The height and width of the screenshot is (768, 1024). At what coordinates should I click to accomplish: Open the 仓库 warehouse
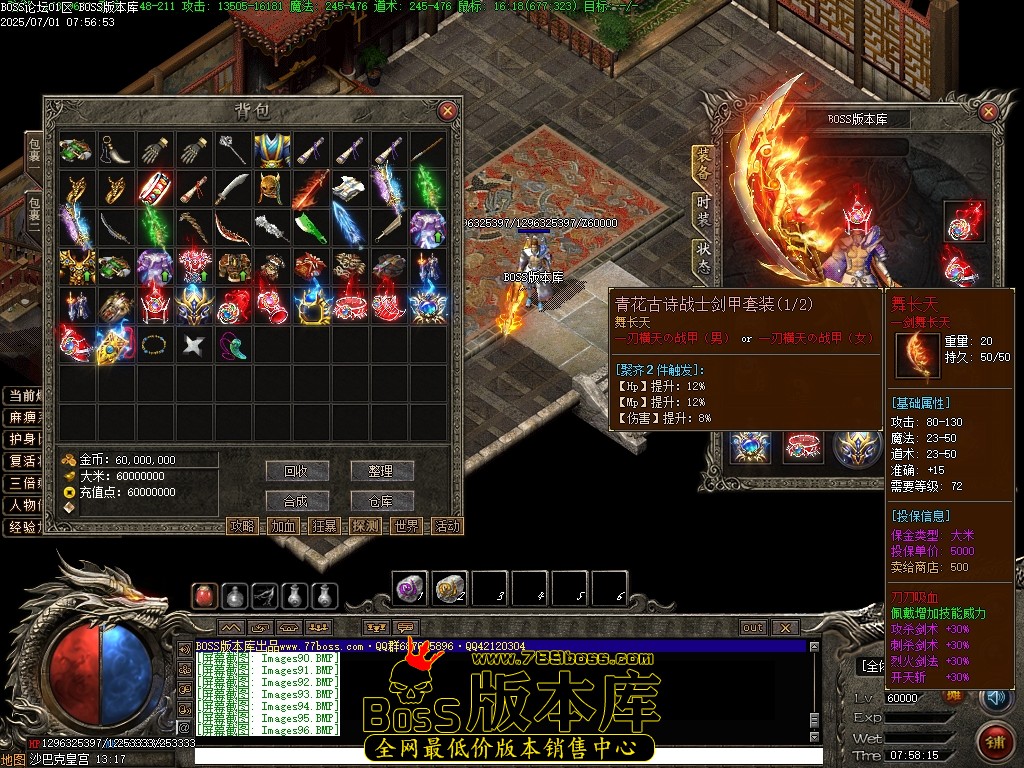tap(381, 501)
